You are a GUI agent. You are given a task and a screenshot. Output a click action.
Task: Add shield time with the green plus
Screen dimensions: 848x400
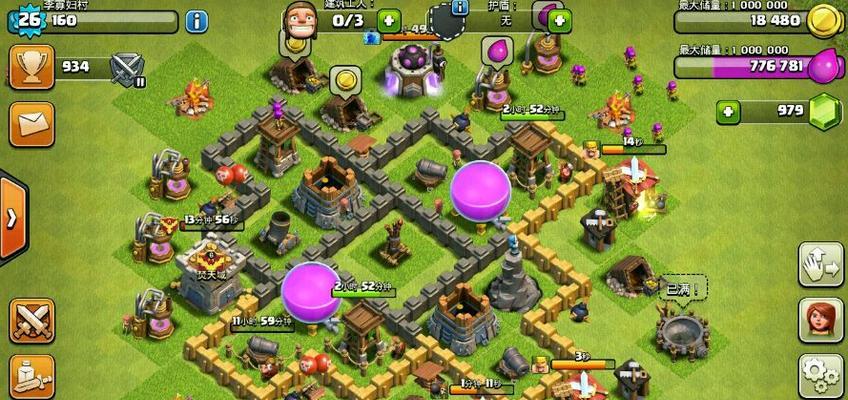coord(560,20)
